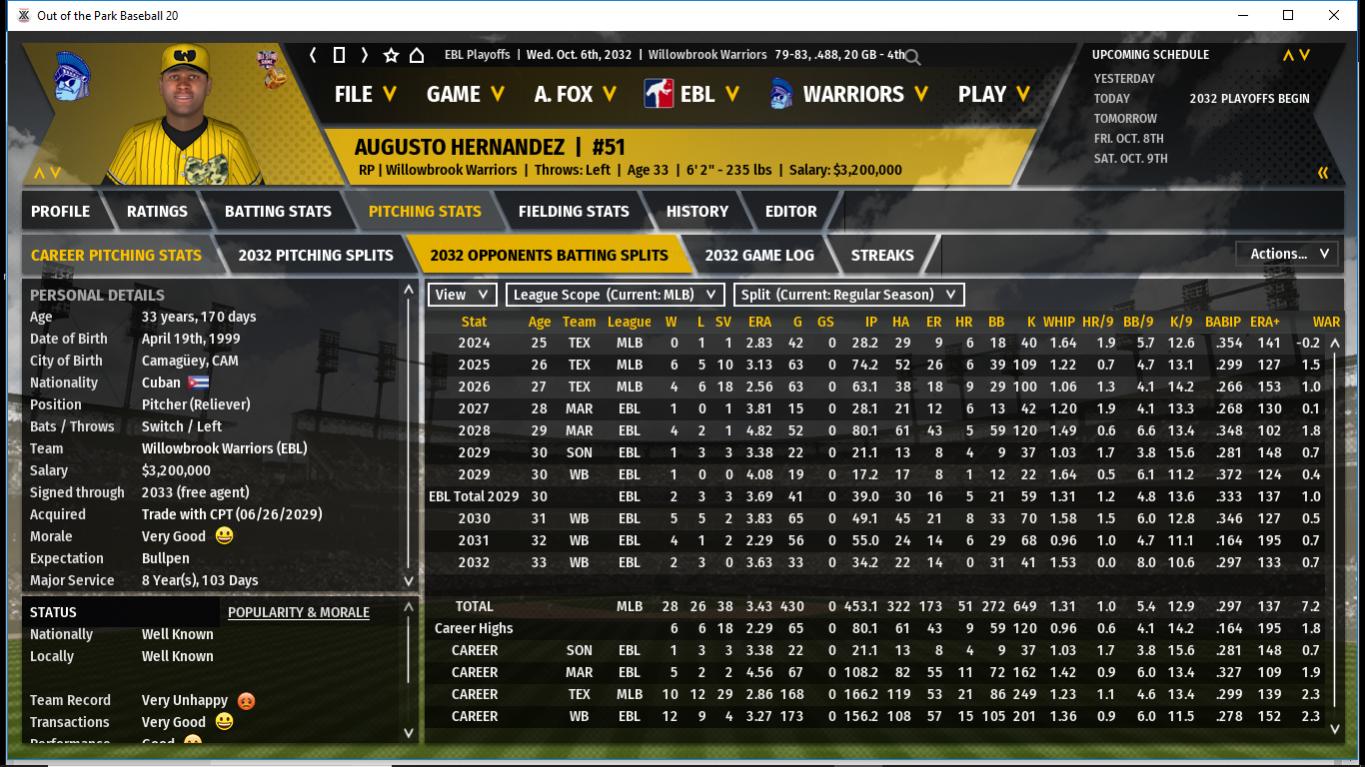Show the BATTING STATS tab
The width and height of the screenshot is (1365, 767).
click(277, 211)
